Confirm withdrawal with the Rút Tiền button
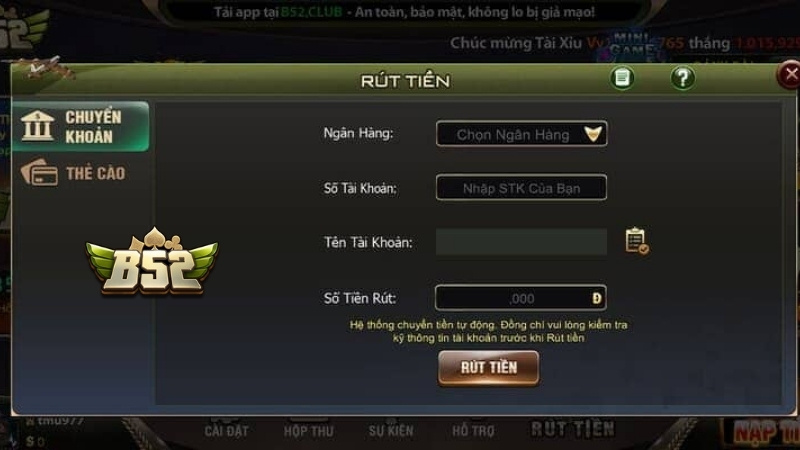The width and height of the screenshot is (800, 450). point(488,367)
